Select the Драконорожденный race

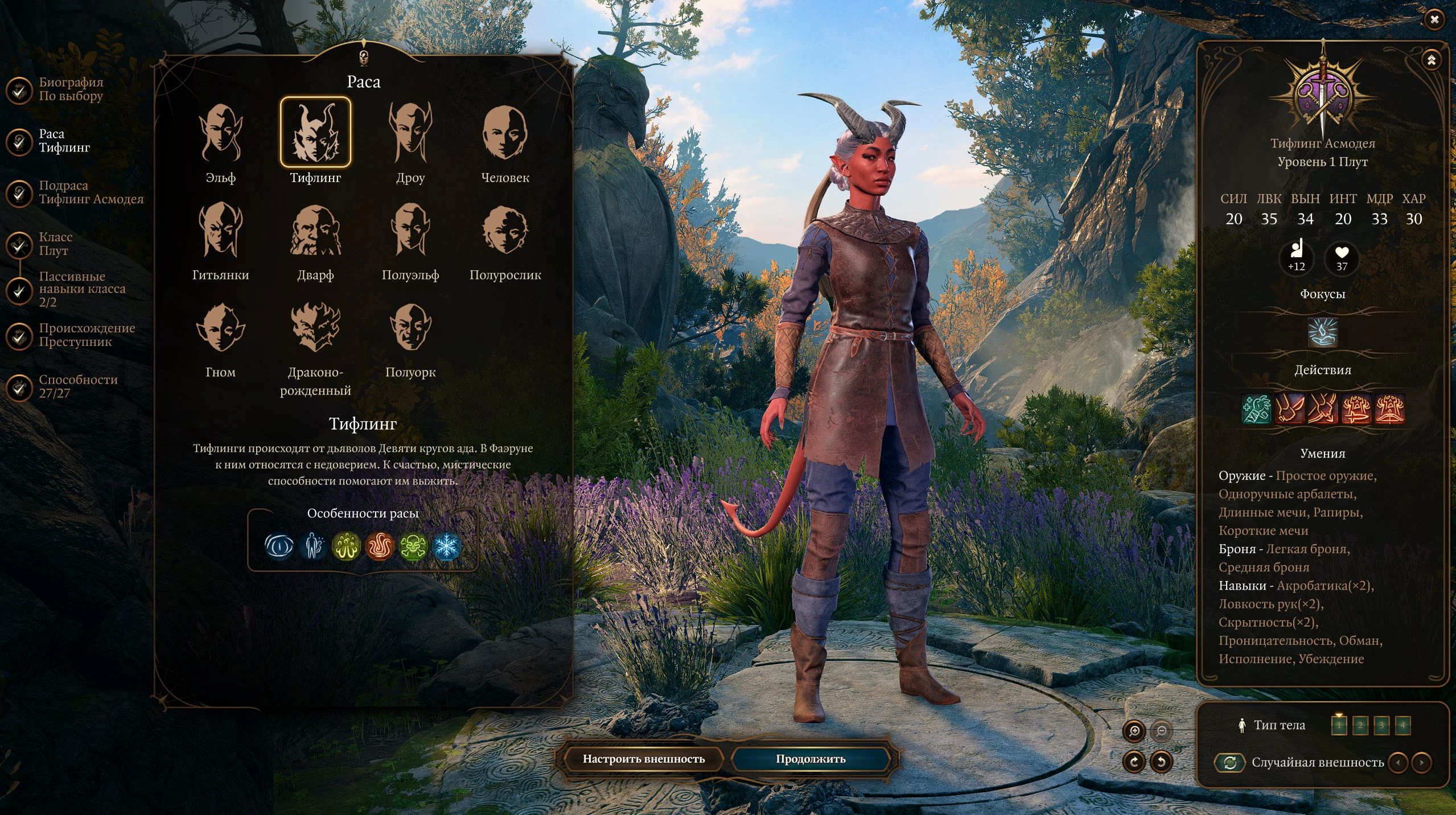315,328
